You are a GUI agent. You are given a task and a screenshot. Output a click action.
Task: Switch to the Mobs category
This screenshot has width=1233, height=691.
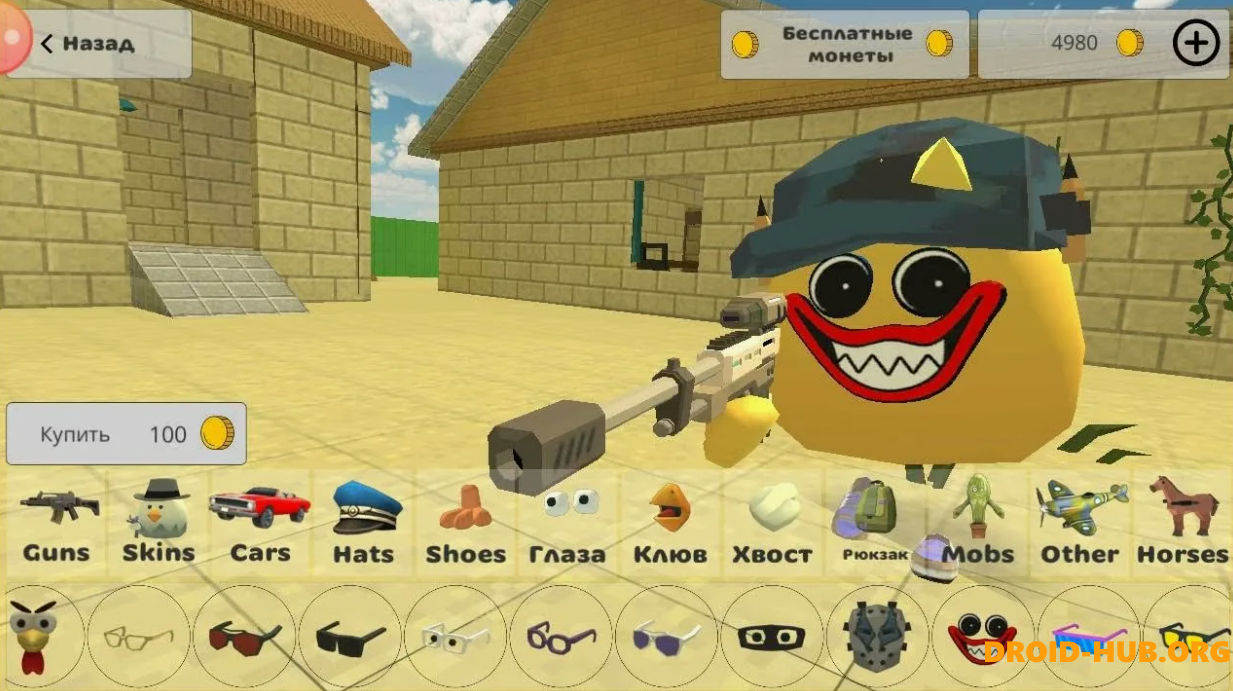click(x=978, y=525)
